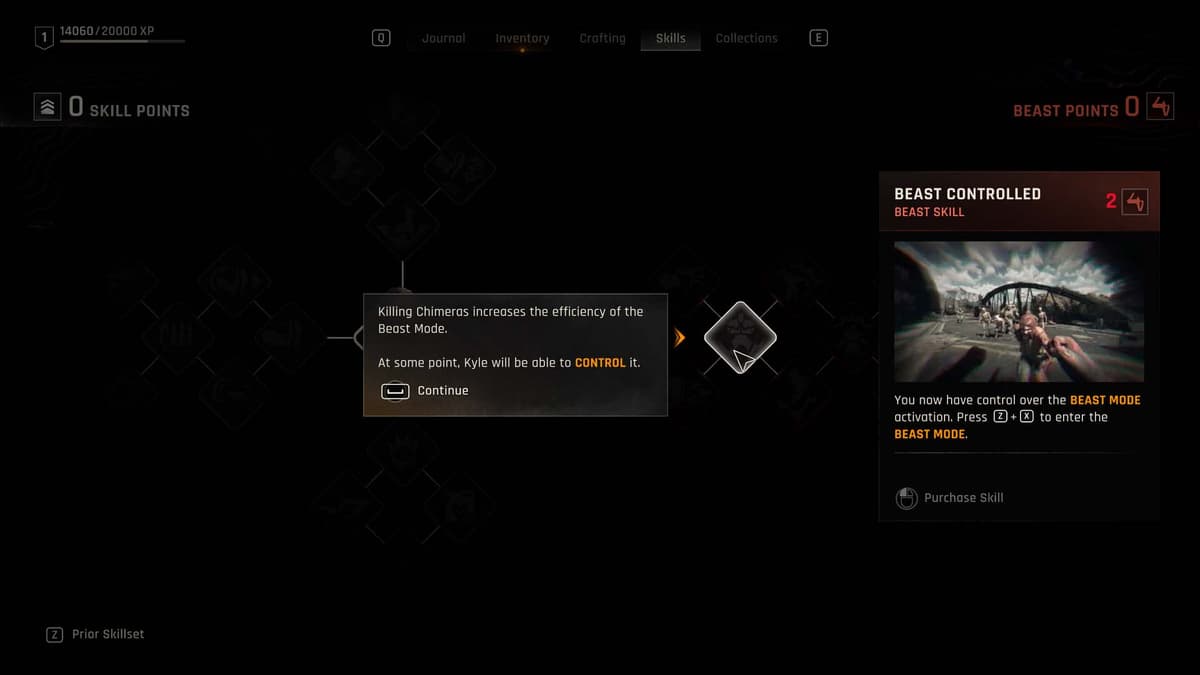View the Beast Controlled preview image
The width and height of the screenshot is (1200, 675).
[1018, 311]
